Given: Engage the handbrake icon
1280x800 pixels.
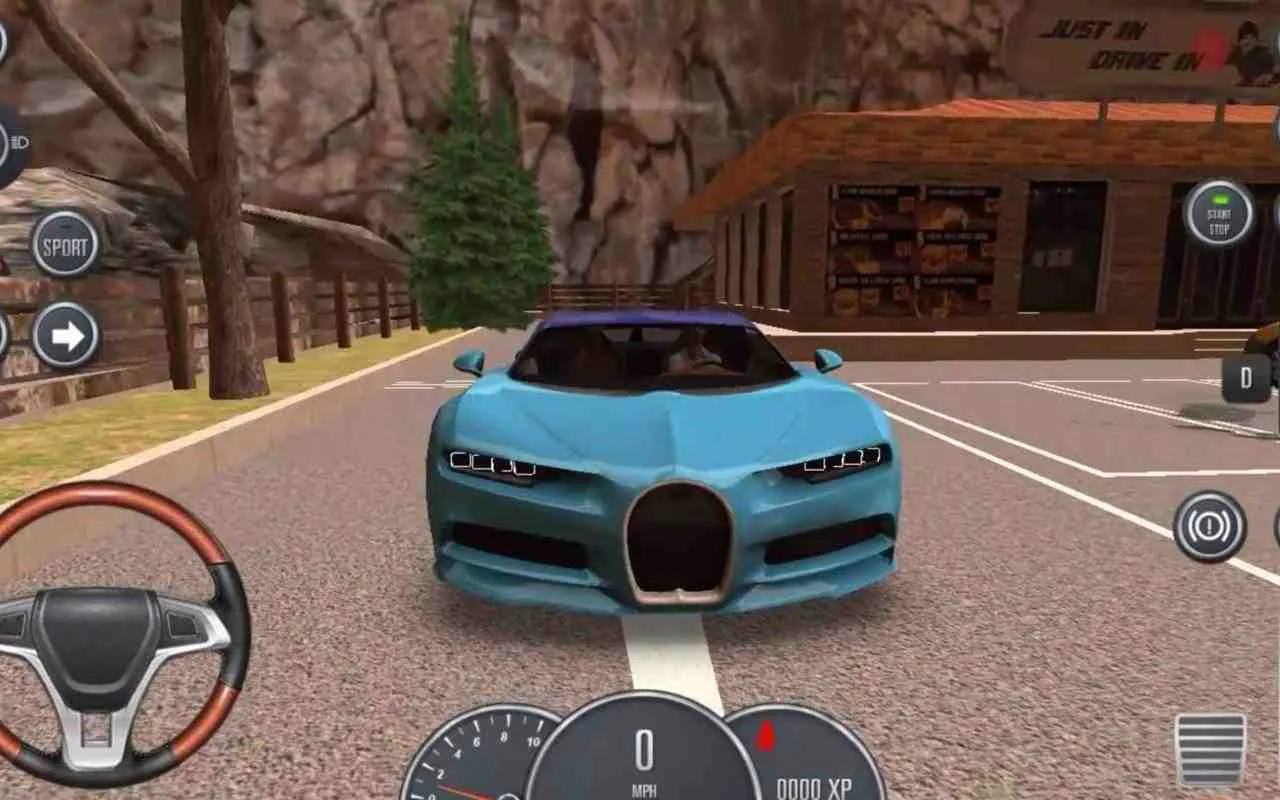Looking at the screenshot, I should [x=1210, y=525].
